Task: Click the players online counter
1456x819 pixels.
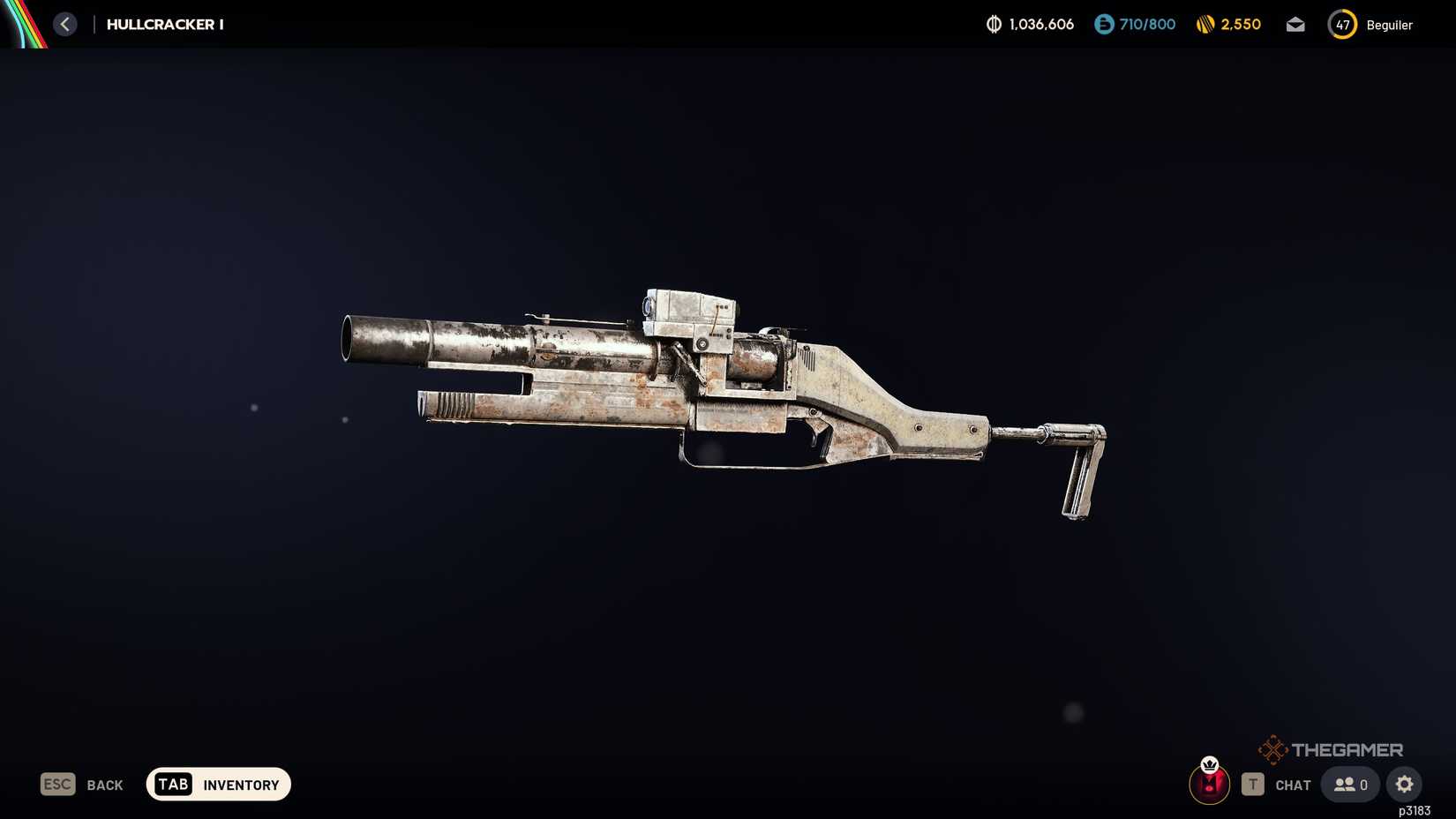Action: click(1349, 784)
